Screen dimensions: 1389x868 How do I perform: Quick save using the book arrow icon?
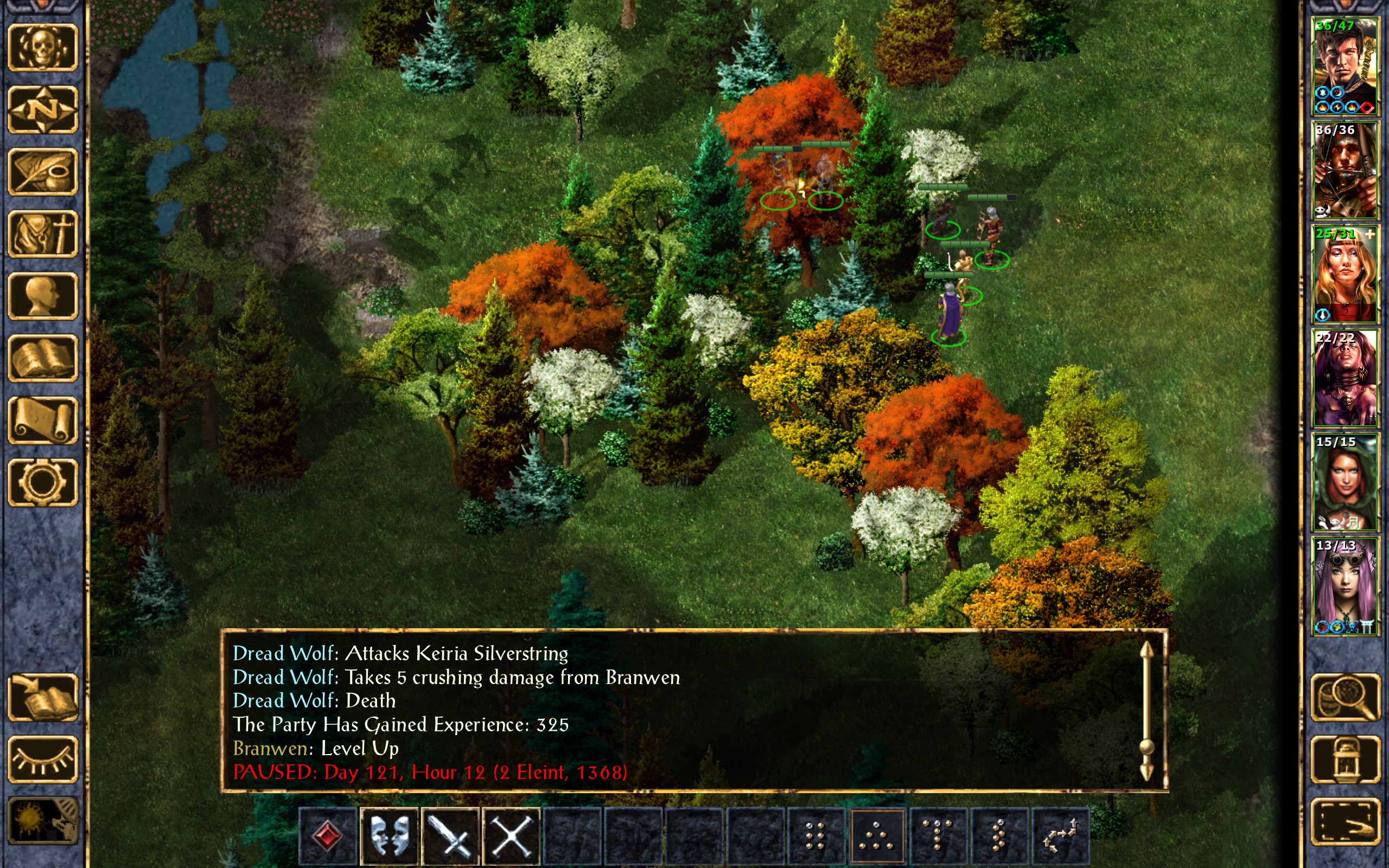(42, 697)
